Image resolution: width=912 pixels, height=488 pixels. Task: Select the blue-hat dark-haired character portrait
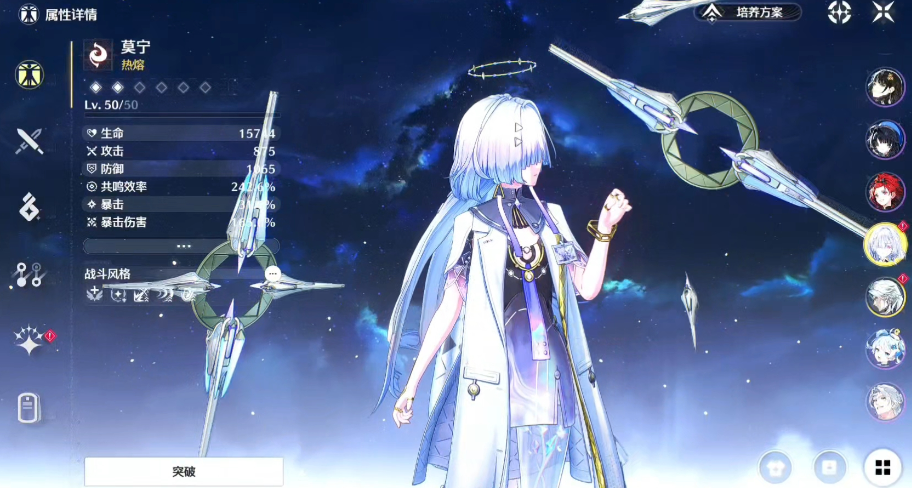coord(885,140)
